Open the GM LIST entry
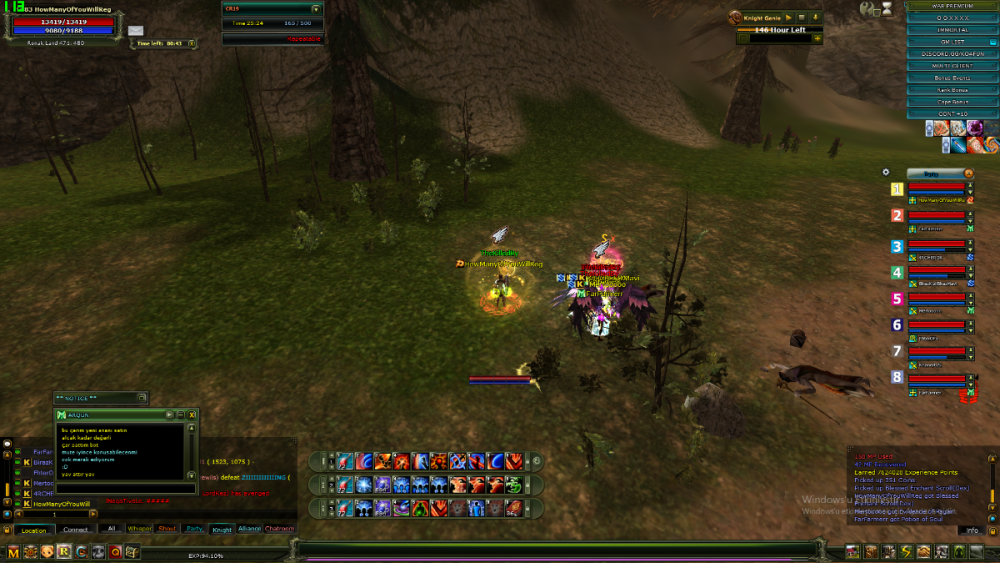 click(x=952, y=42)
